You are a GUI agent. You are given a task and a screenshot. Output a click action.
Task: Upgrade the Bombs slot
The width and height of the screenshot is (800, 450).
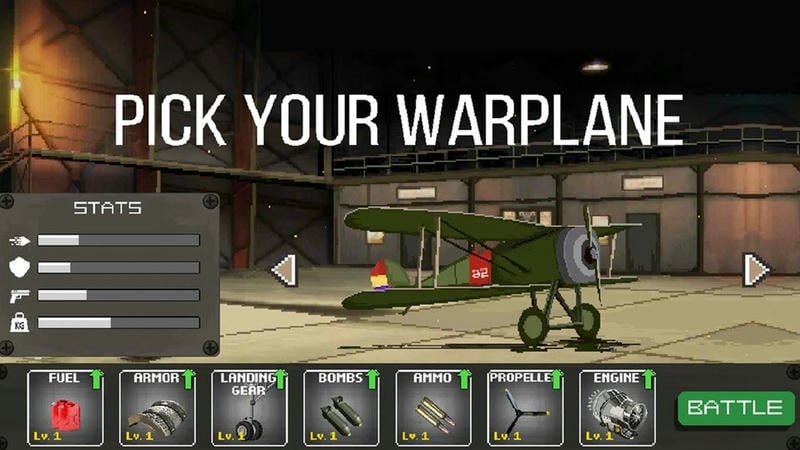click(341, 407)
